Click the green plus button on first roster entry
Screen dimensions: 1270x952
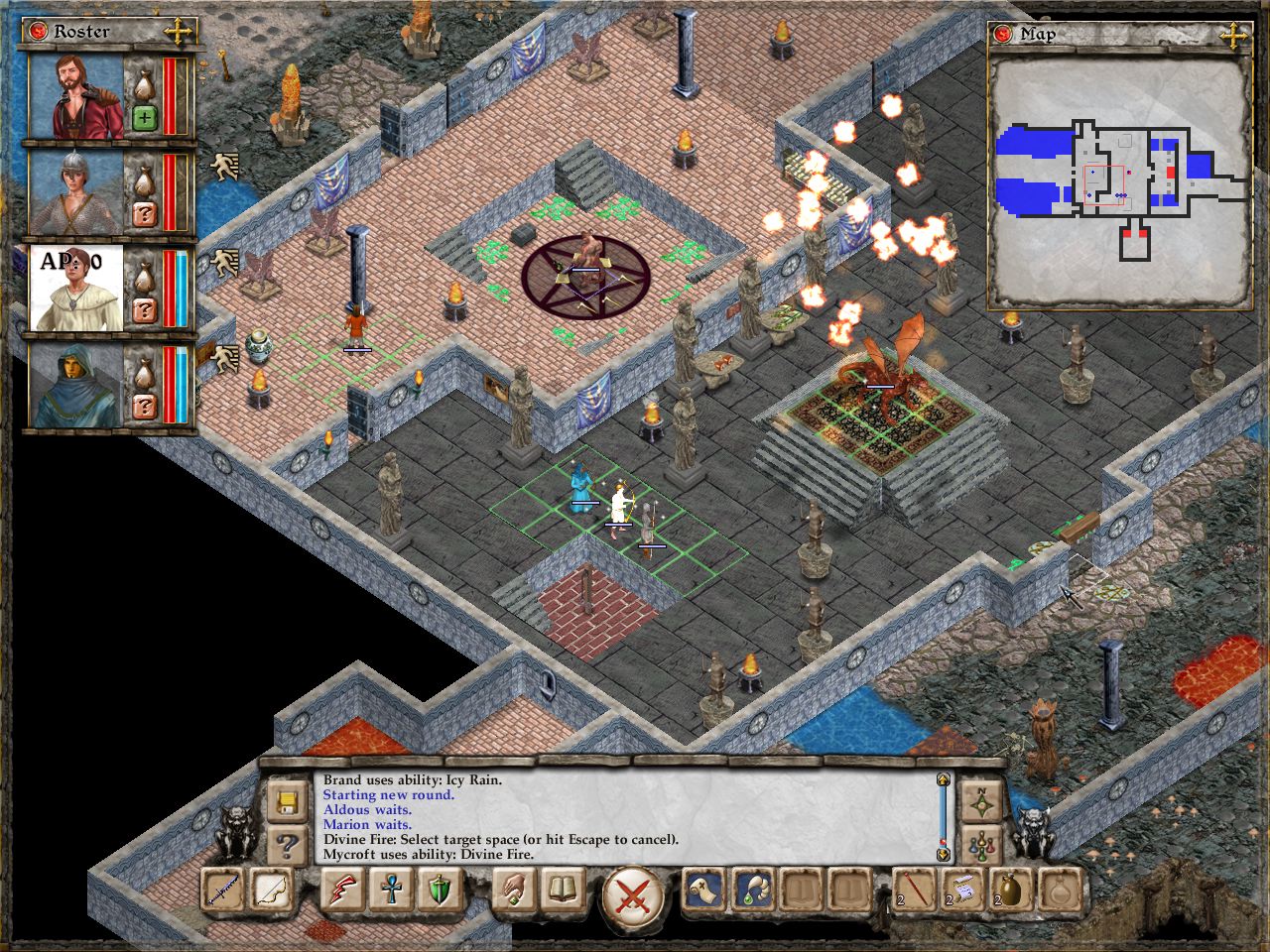144,119
